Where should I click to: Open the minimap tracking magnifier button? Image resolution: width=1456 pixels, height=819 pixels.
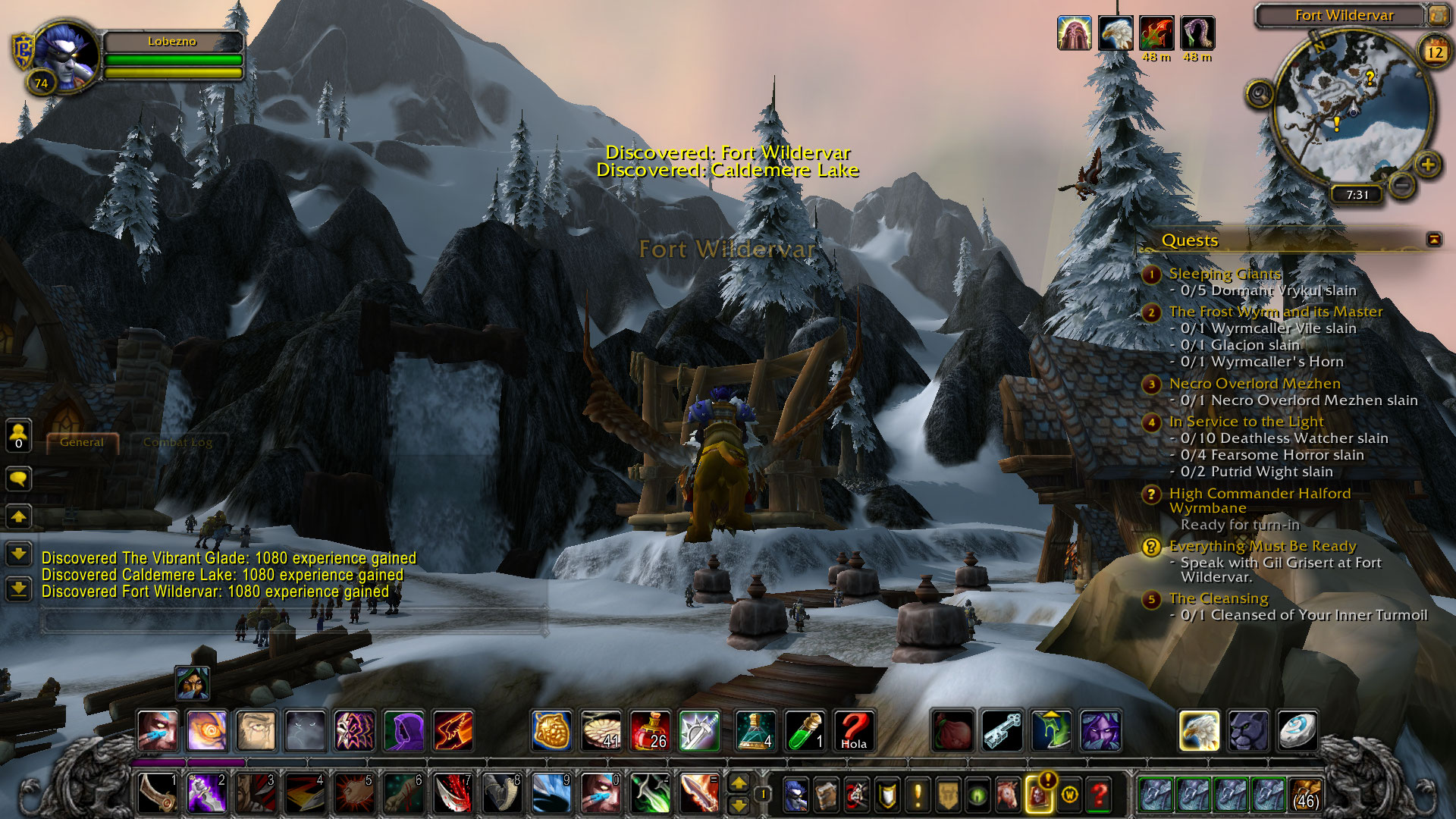1260,94
